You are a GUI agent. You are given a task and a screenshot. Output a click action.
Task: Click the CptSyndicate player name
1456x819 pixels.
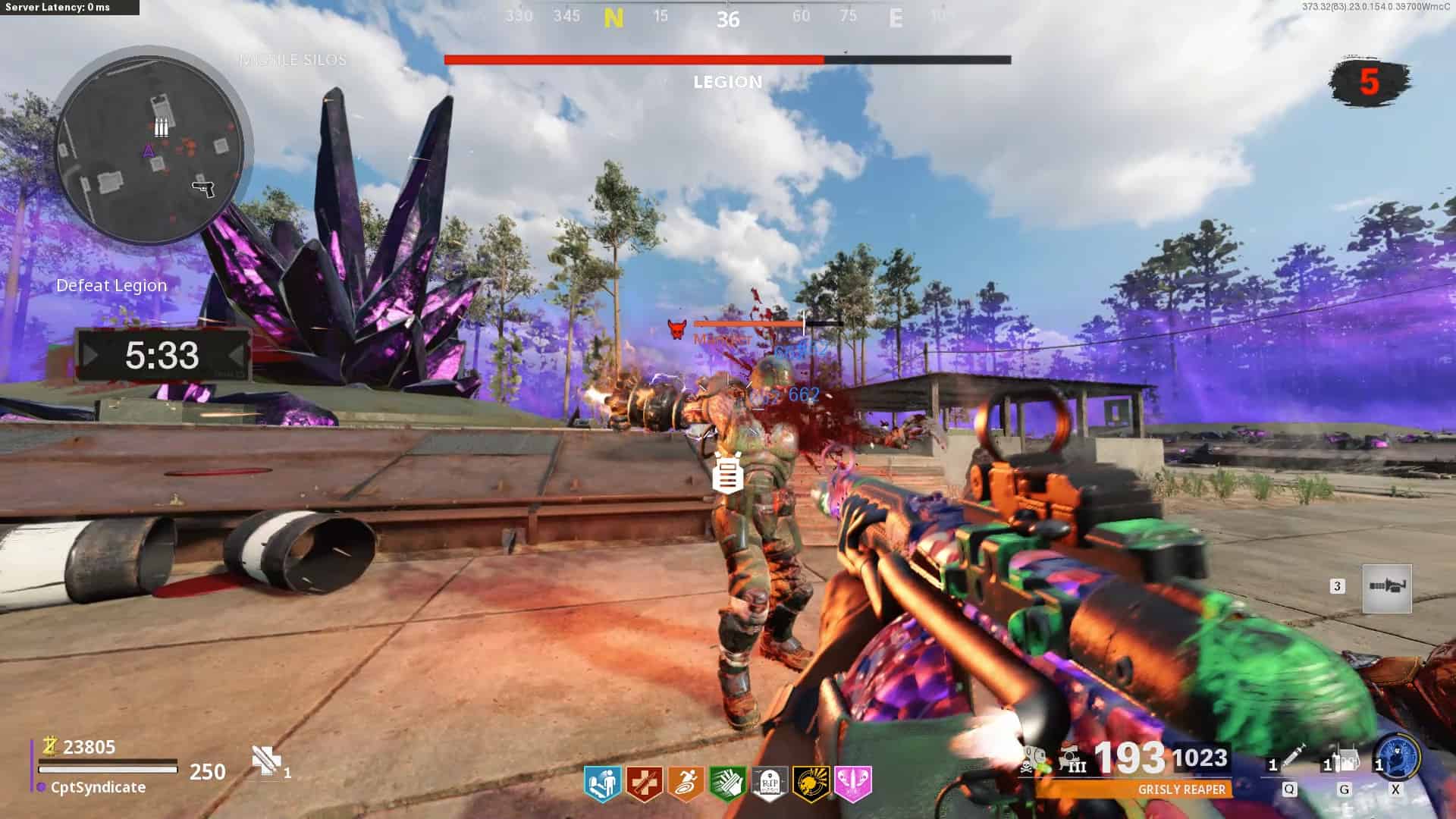(98, 788)
